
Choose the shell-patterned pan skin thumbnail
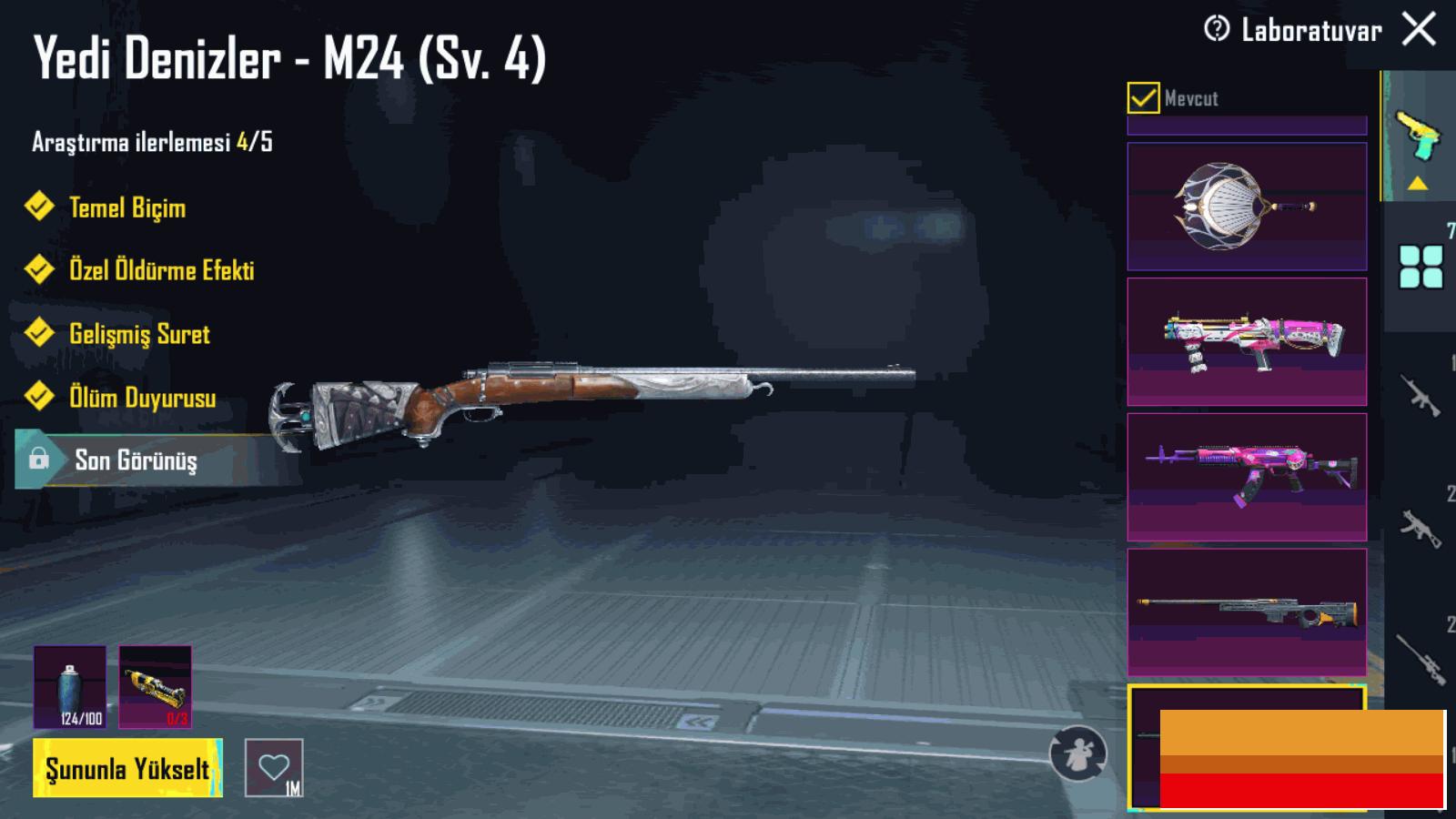click(1247, 207)
